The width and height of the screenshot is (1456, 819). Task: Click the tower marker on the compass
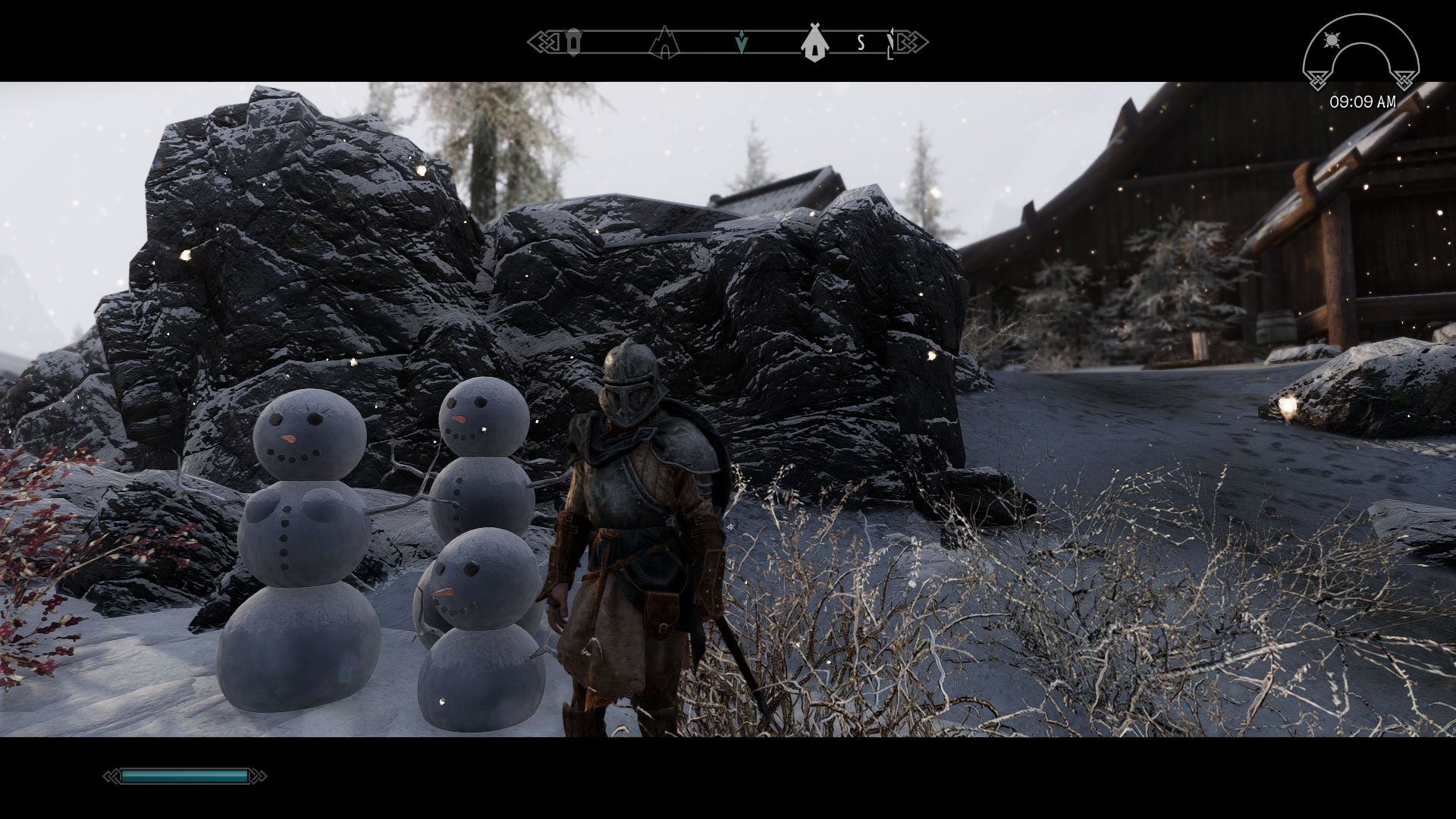(x=574, y=42)
